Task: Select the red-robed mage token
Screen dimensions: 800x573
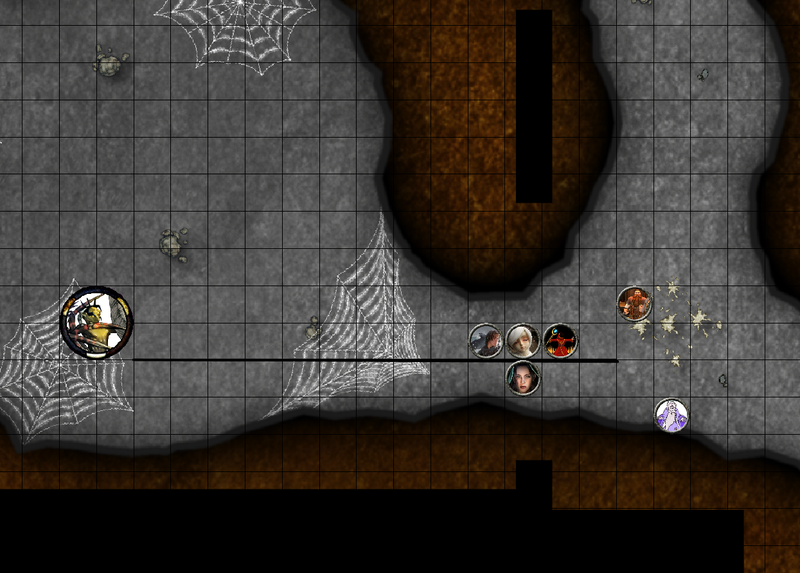Action: tap(560, 341)
